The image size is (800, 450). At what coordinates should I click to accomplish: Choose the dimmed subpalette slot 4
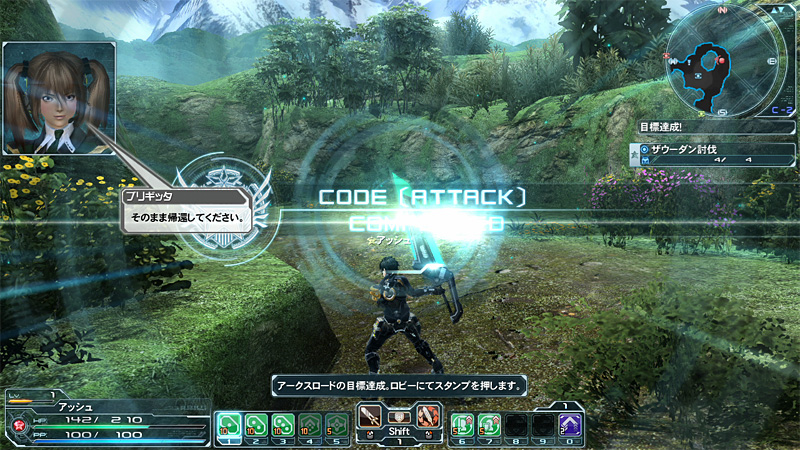(x=311, y=425)
